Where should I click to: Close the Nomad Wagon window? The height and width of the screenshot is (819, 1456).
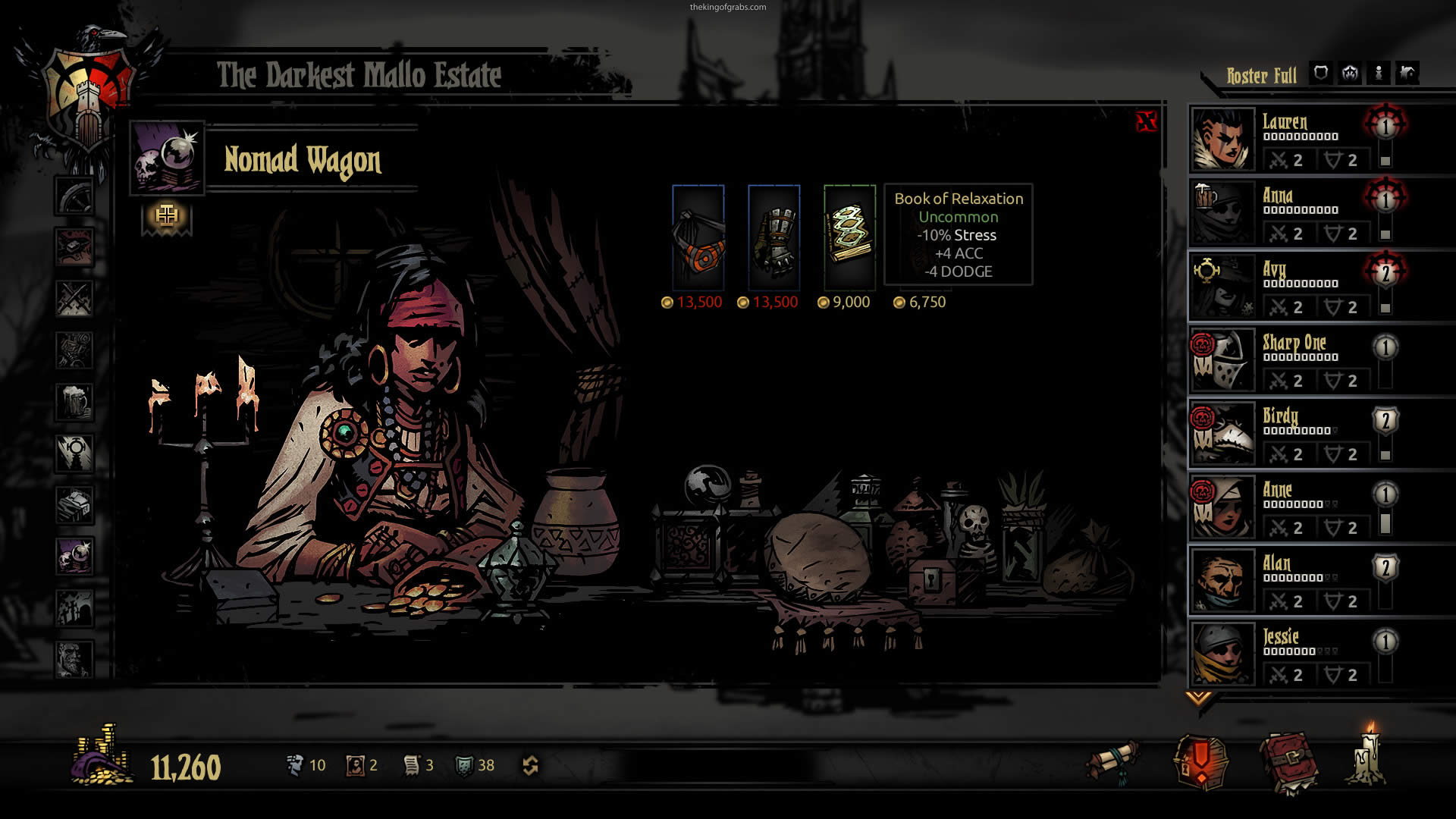[x=1146, y=121]
